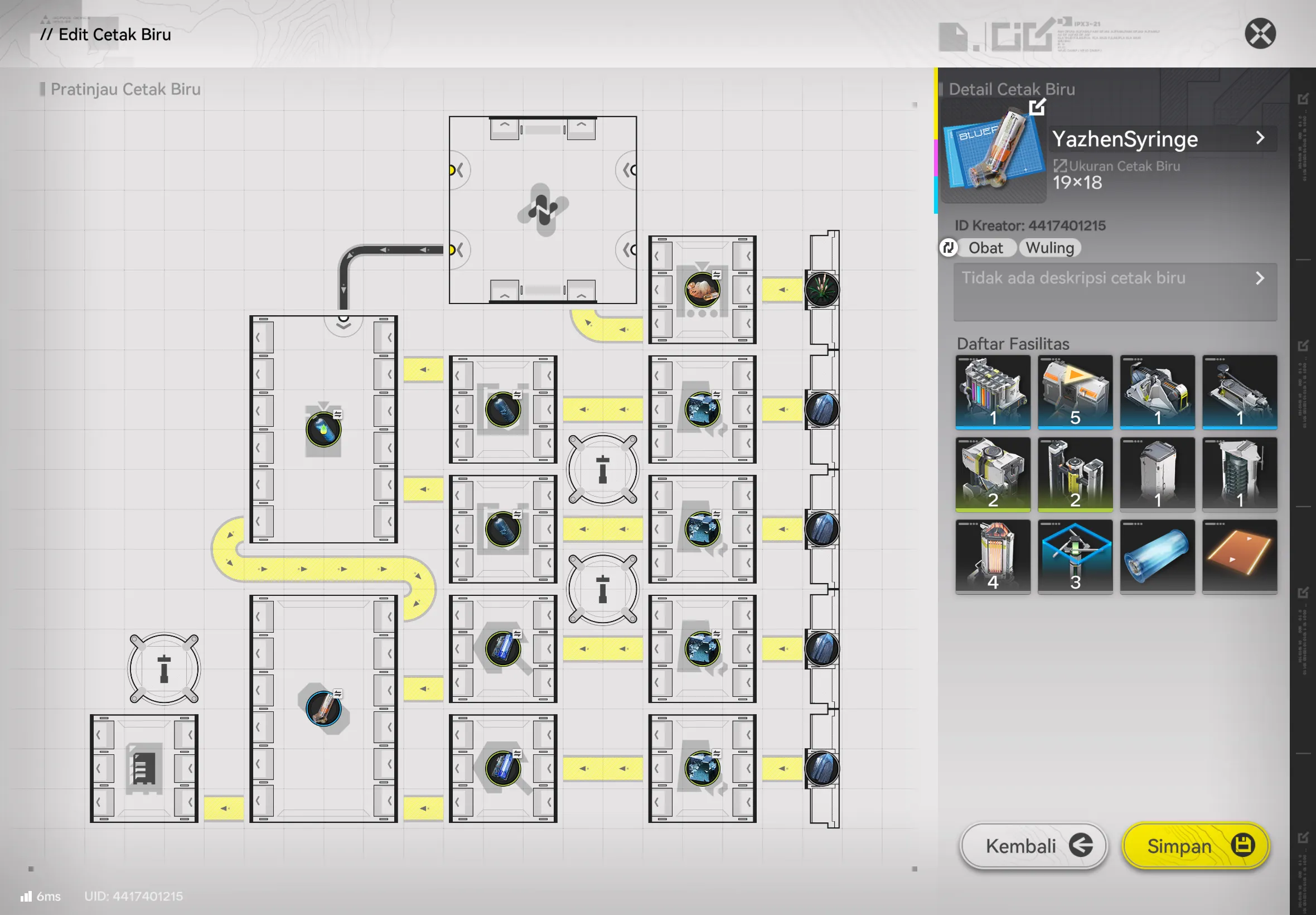Image resolution: width=1316 pixels, height=915 pixels.
Task: Choose the orange conveyor belt tile
Action: coord(1239,557)
